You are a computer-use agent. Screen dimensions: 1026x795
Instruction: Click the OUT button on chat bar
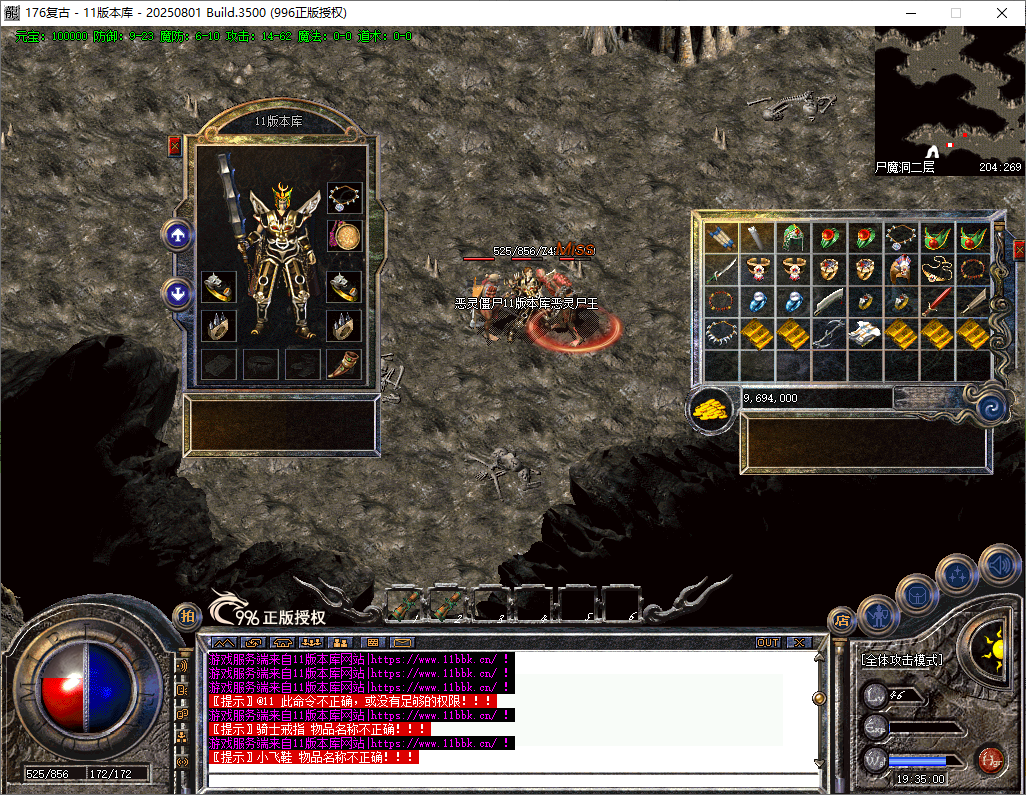pos(768,642)
